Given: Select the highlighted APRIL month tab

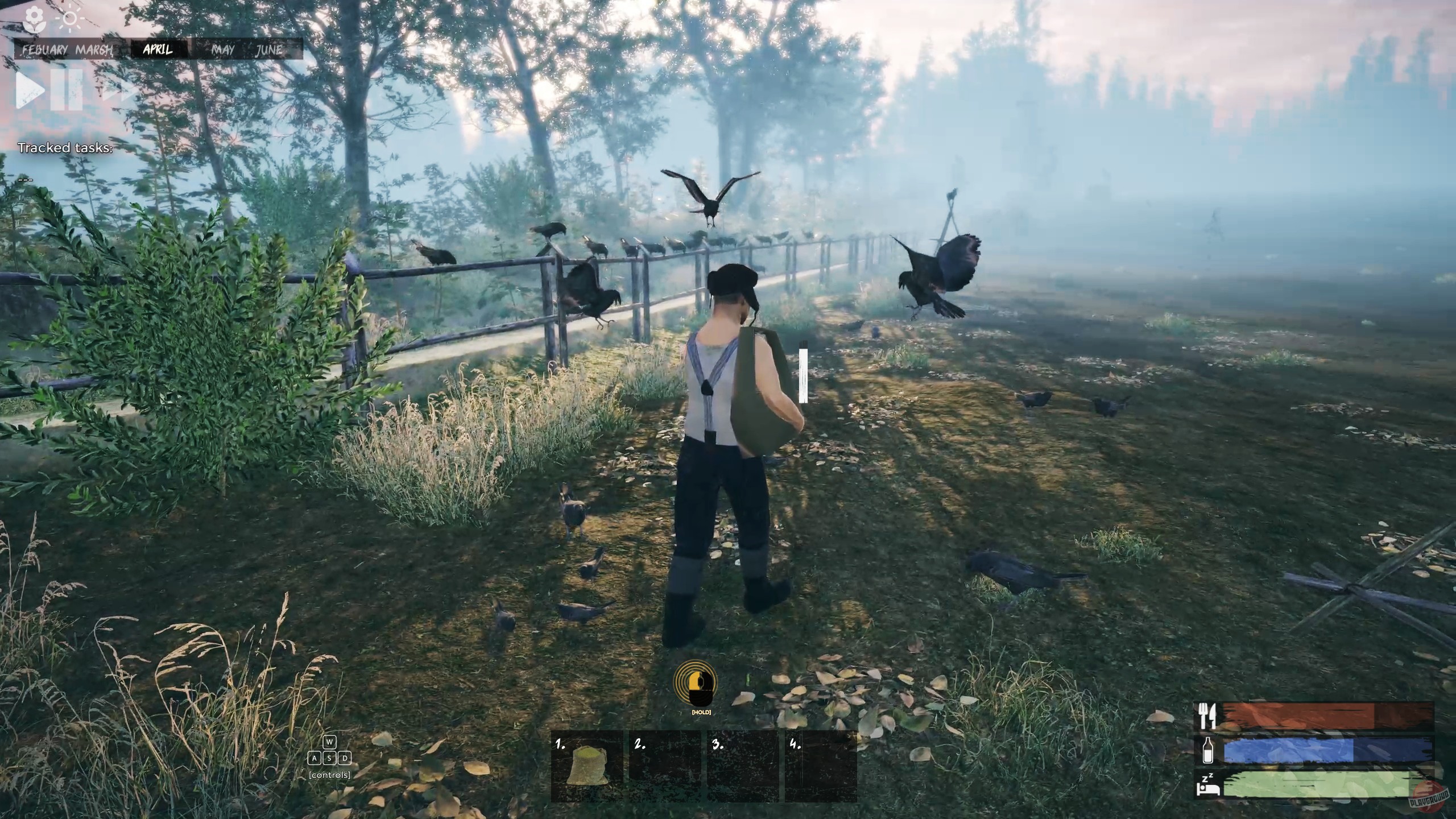Looking at the screenshot, I should click(158, 50).
